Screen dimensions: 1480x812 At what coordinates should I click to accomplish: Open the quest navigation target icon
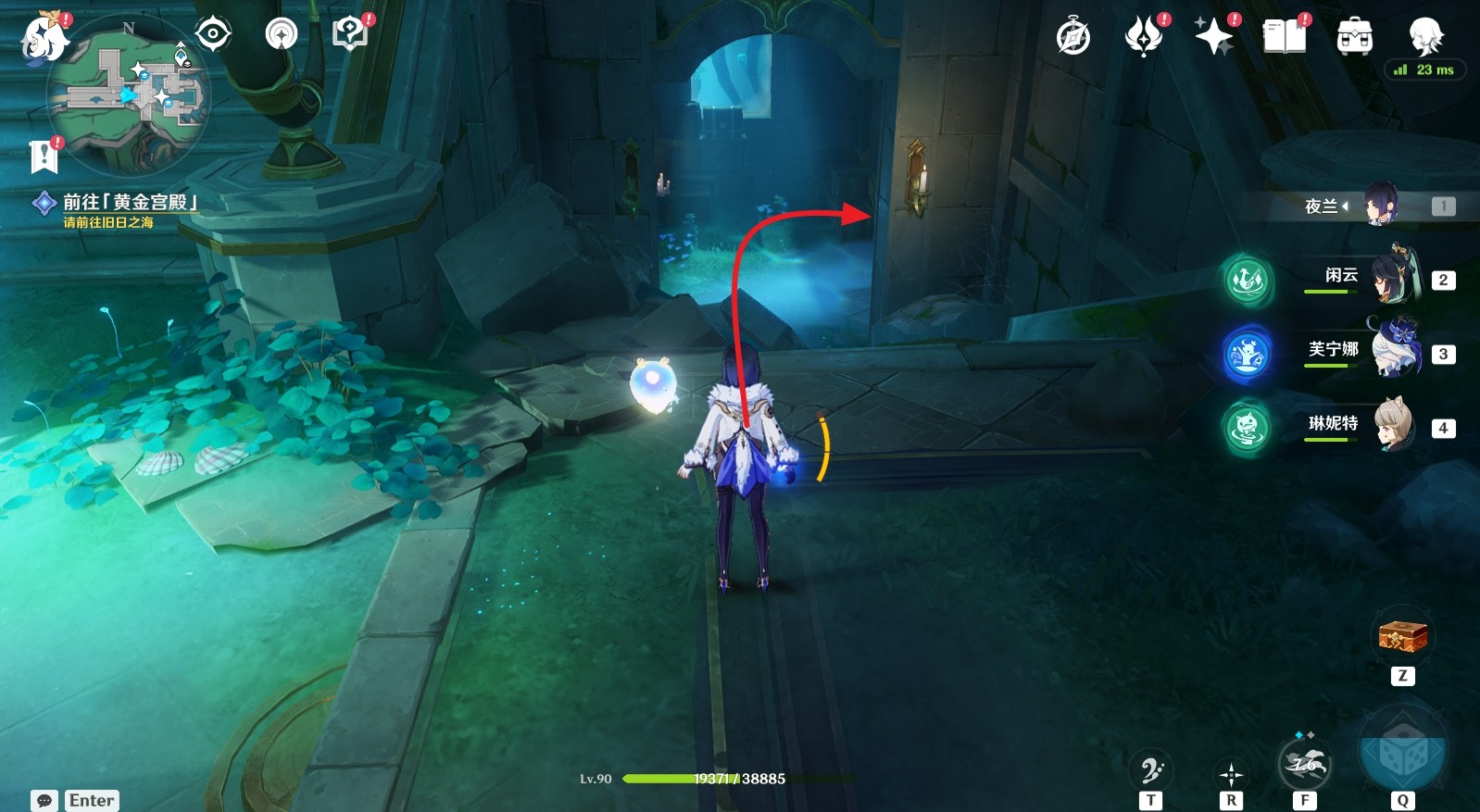[213, 34]
